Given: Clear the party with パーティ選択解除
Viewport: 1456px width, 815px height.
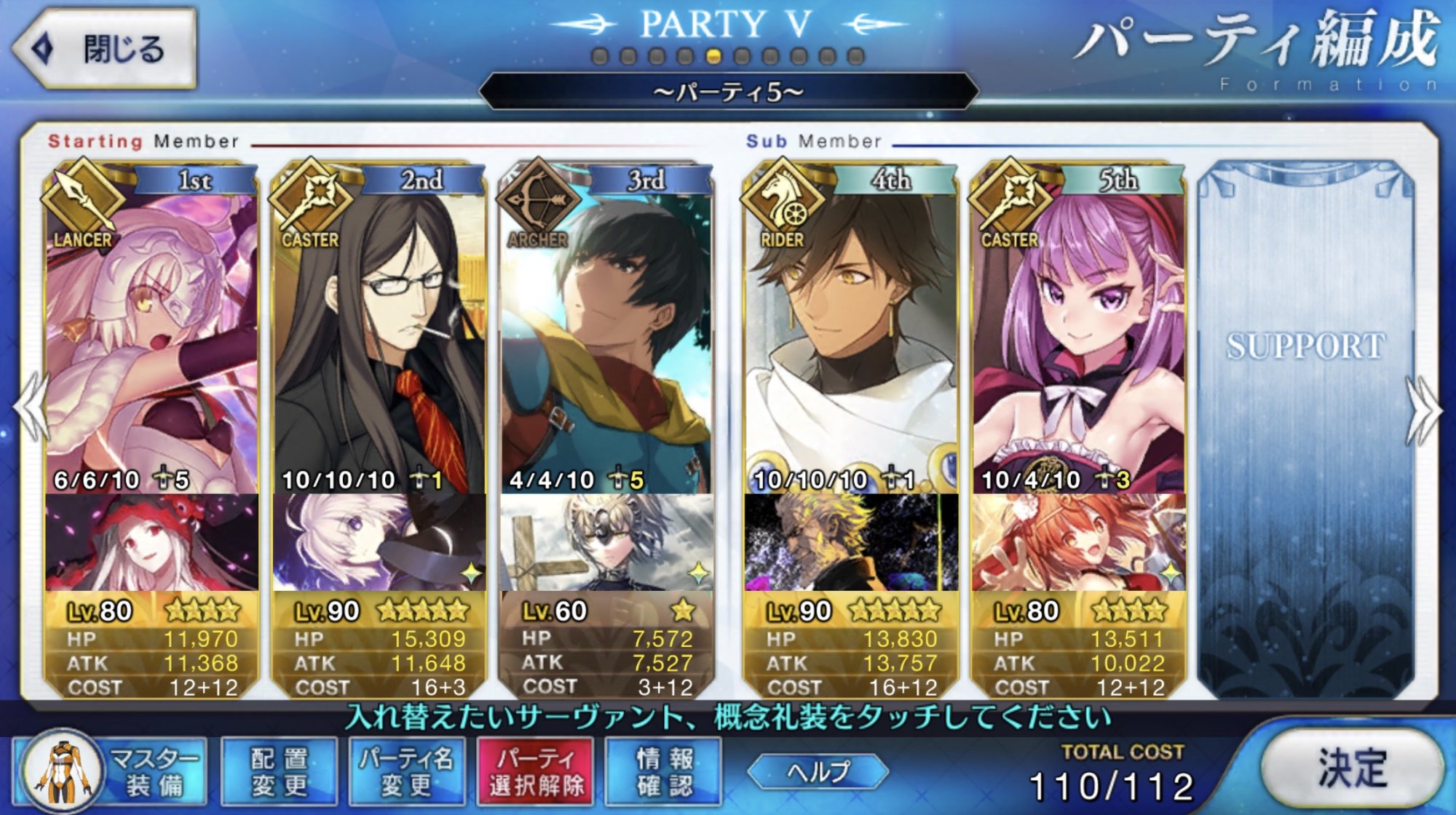Looking at the screenshot, I should tap(536, 771).
